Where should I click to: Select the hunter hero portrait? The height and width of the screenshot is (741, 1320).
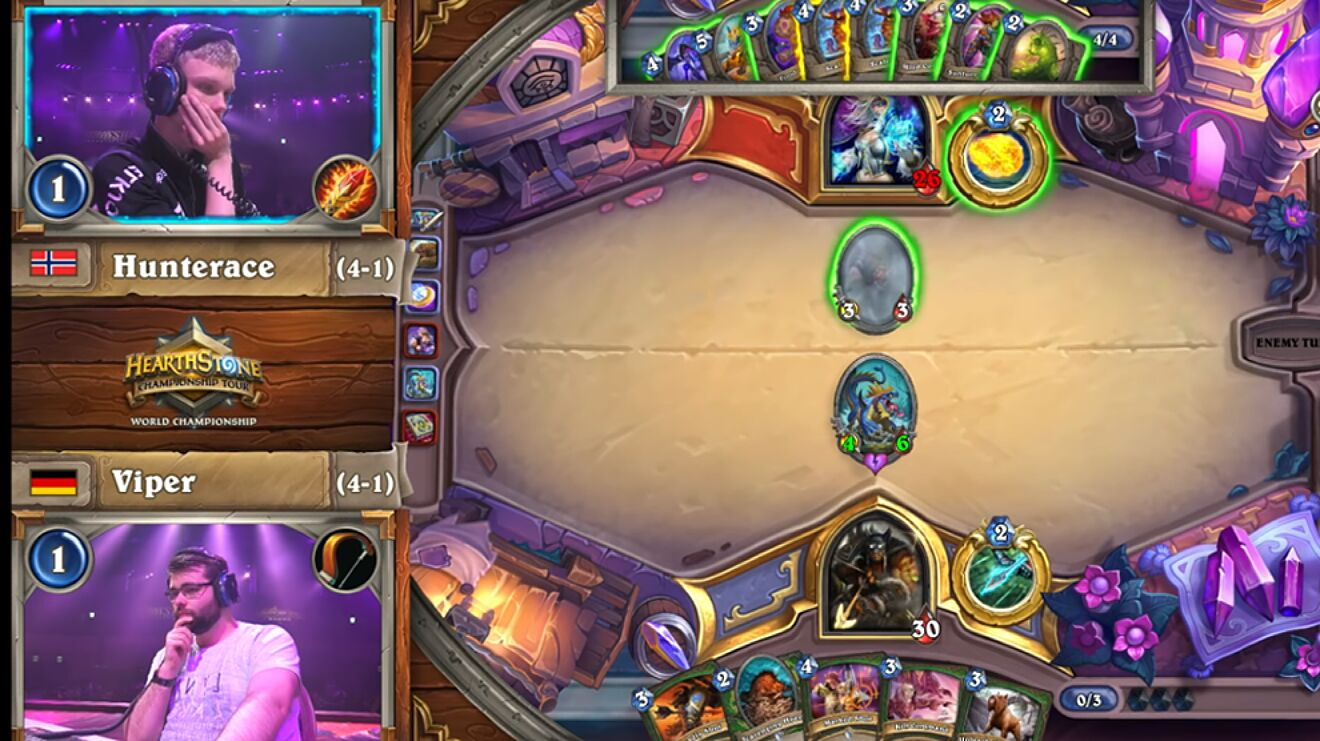[x=875, y=575]
